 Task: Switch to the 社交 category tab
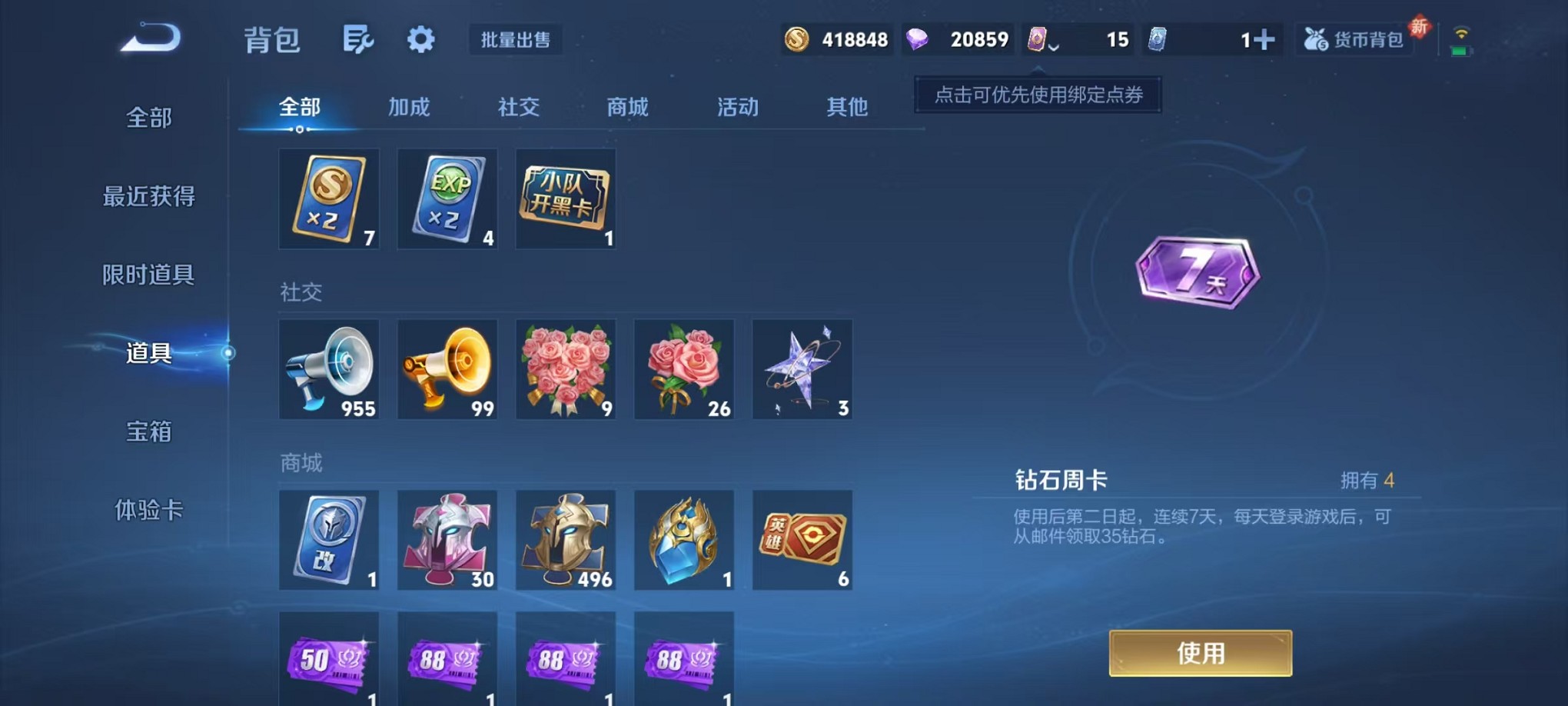pyautogui.click(x=520, y=108)
